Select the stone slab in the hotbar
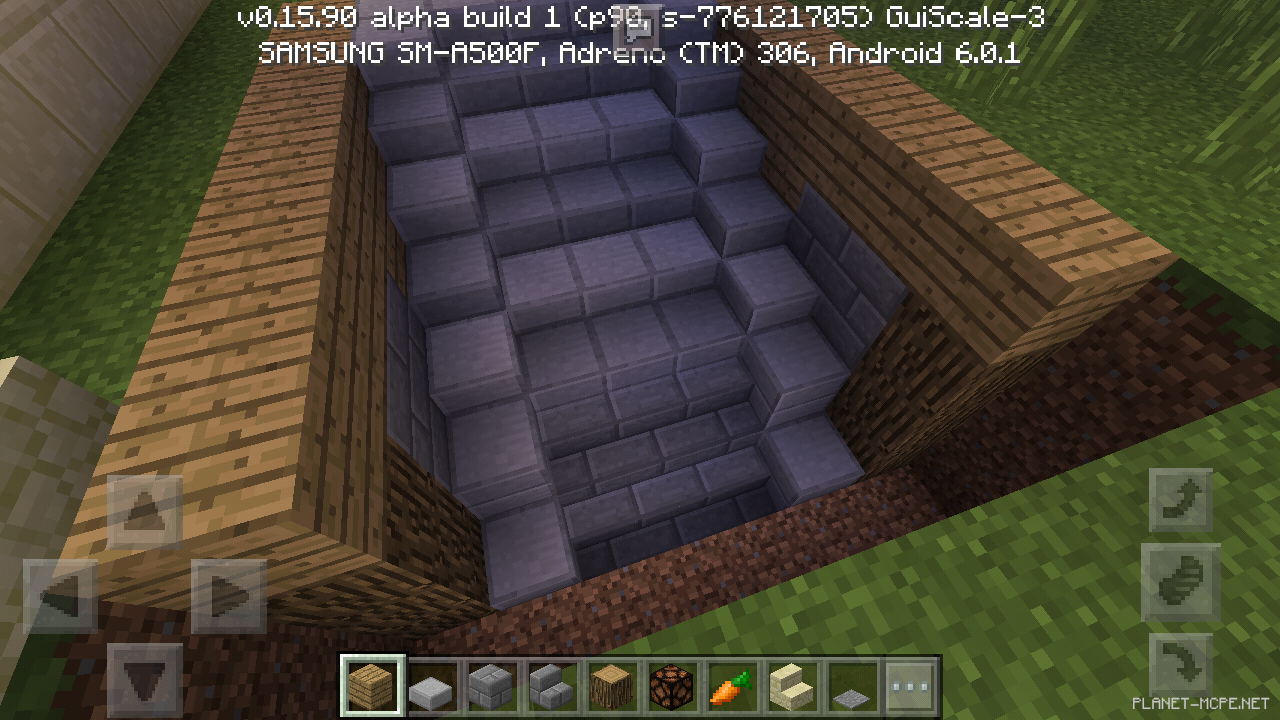The height and width of the screenshot is (720, 1280). (x=432, y=684)
